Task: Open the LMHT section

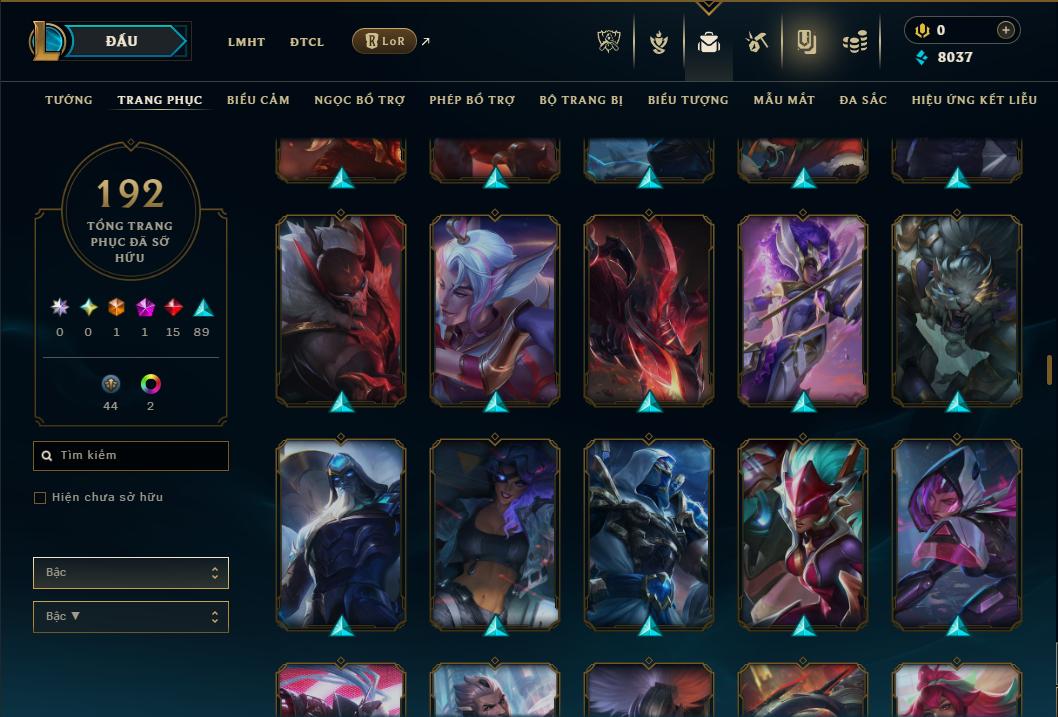Action: 246,42
